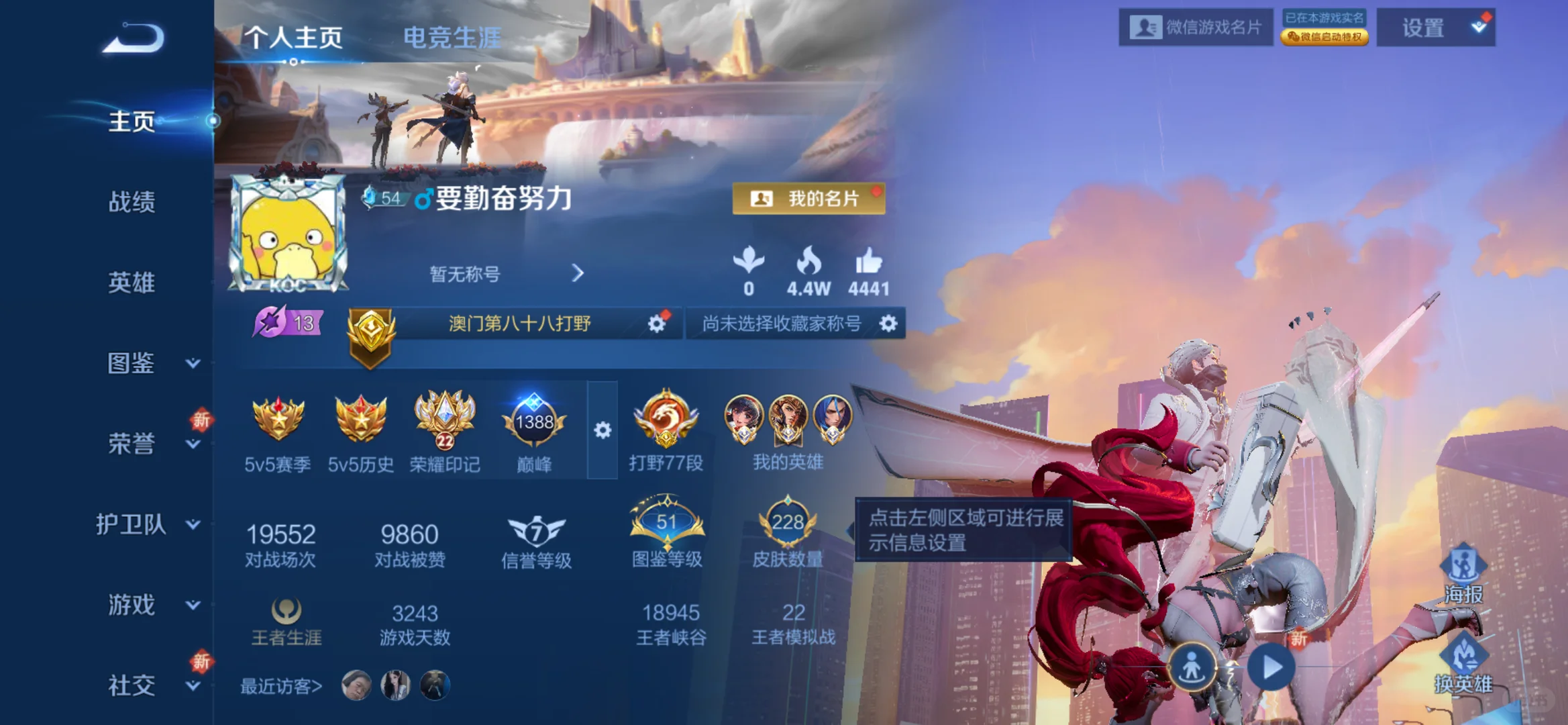The height and width of the screenshot is (725, 1568).
Task: Open the 最近访客 recent visitors link
Action: [281, 687]
